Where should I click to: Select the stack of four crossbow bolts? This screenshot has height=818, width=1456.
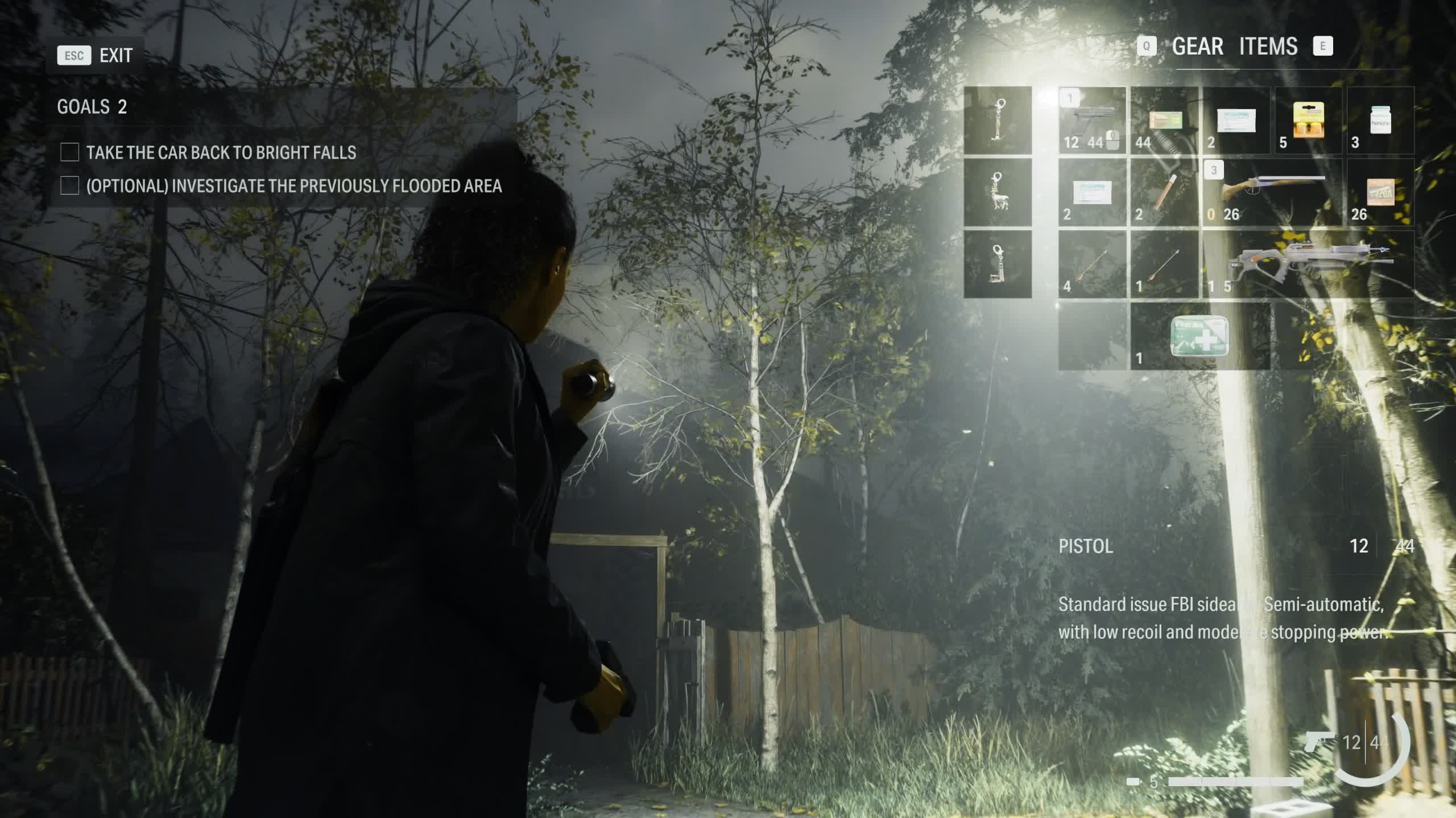point(1091,264)
